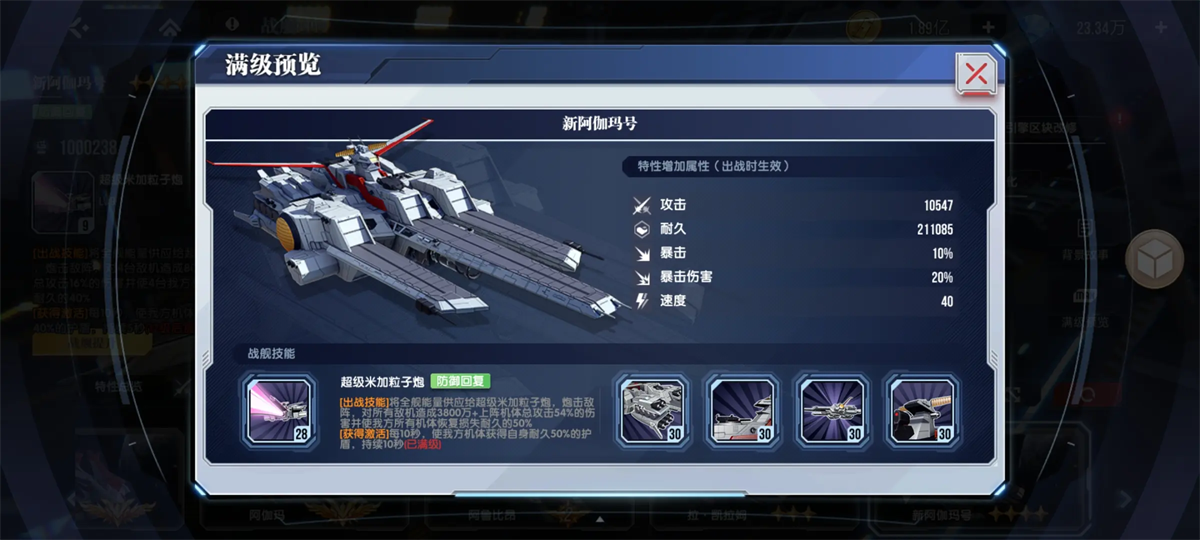Image resolution: width=1200 pixels, height=540 pixels.
Task: Select the gray hull section skill icon
Action: tap(652, 410)
